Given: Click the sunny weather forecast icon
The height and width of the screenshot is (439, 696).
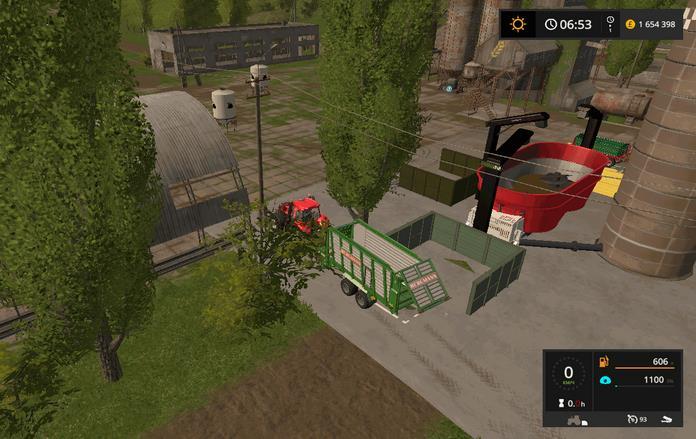Looking at the screenshot, I should (x=518, y=24).
